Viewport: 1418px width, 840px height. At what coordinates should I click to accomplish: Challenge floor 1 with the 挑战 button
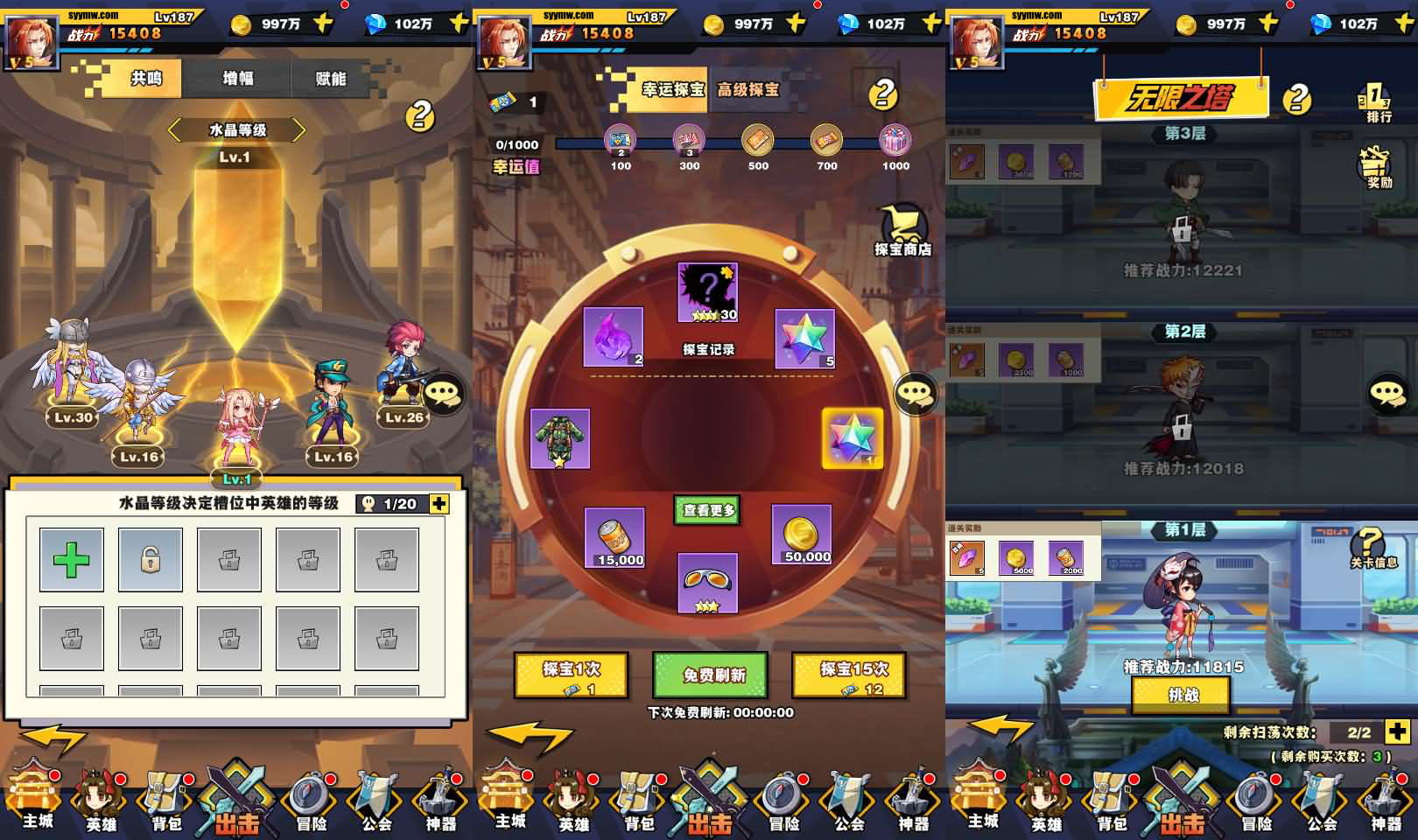[x=1183, y=695]
